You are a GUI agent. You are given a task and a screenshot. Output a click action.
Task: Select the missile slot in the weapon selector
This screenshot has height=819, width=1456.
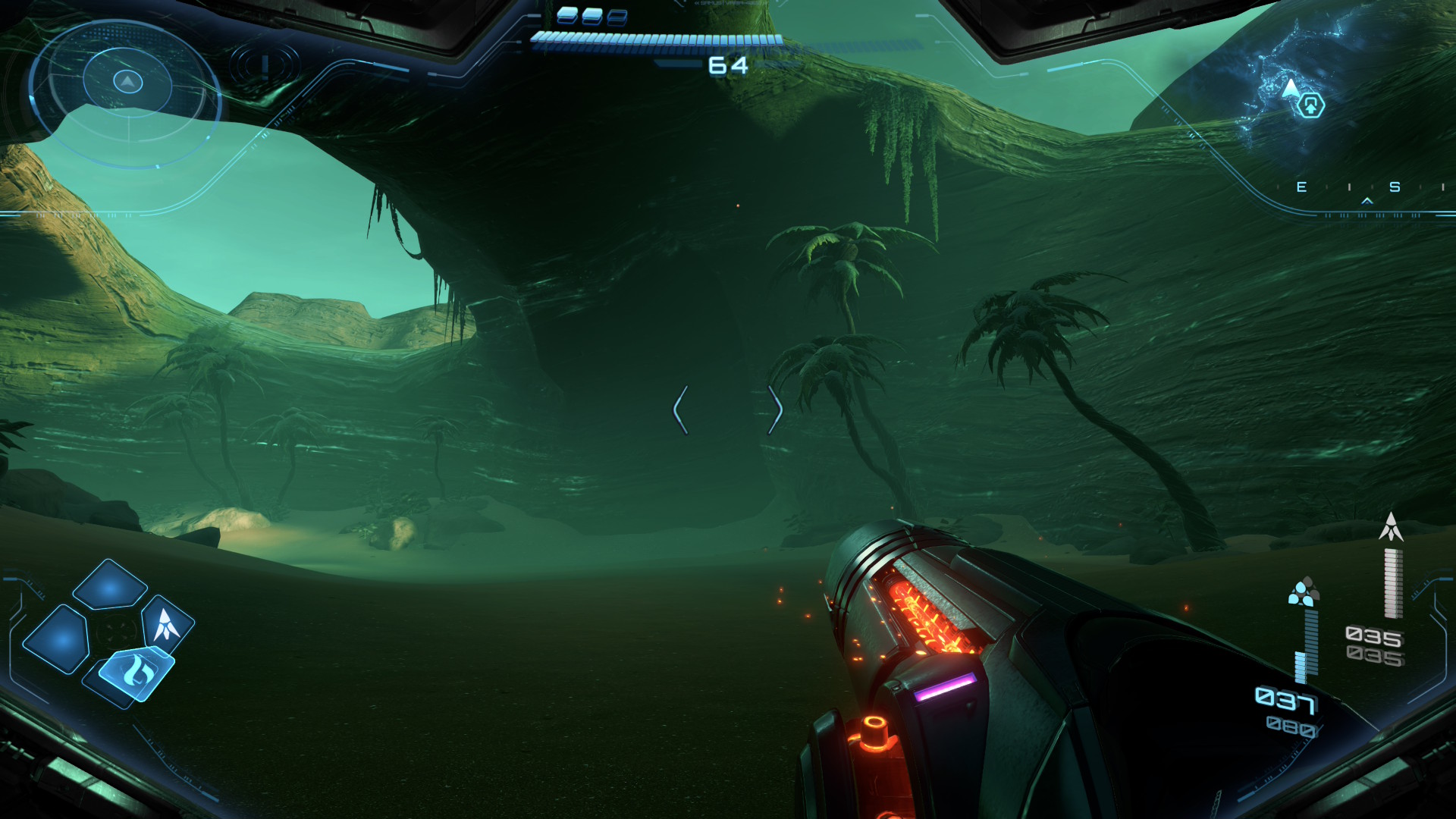coord(167,624)
